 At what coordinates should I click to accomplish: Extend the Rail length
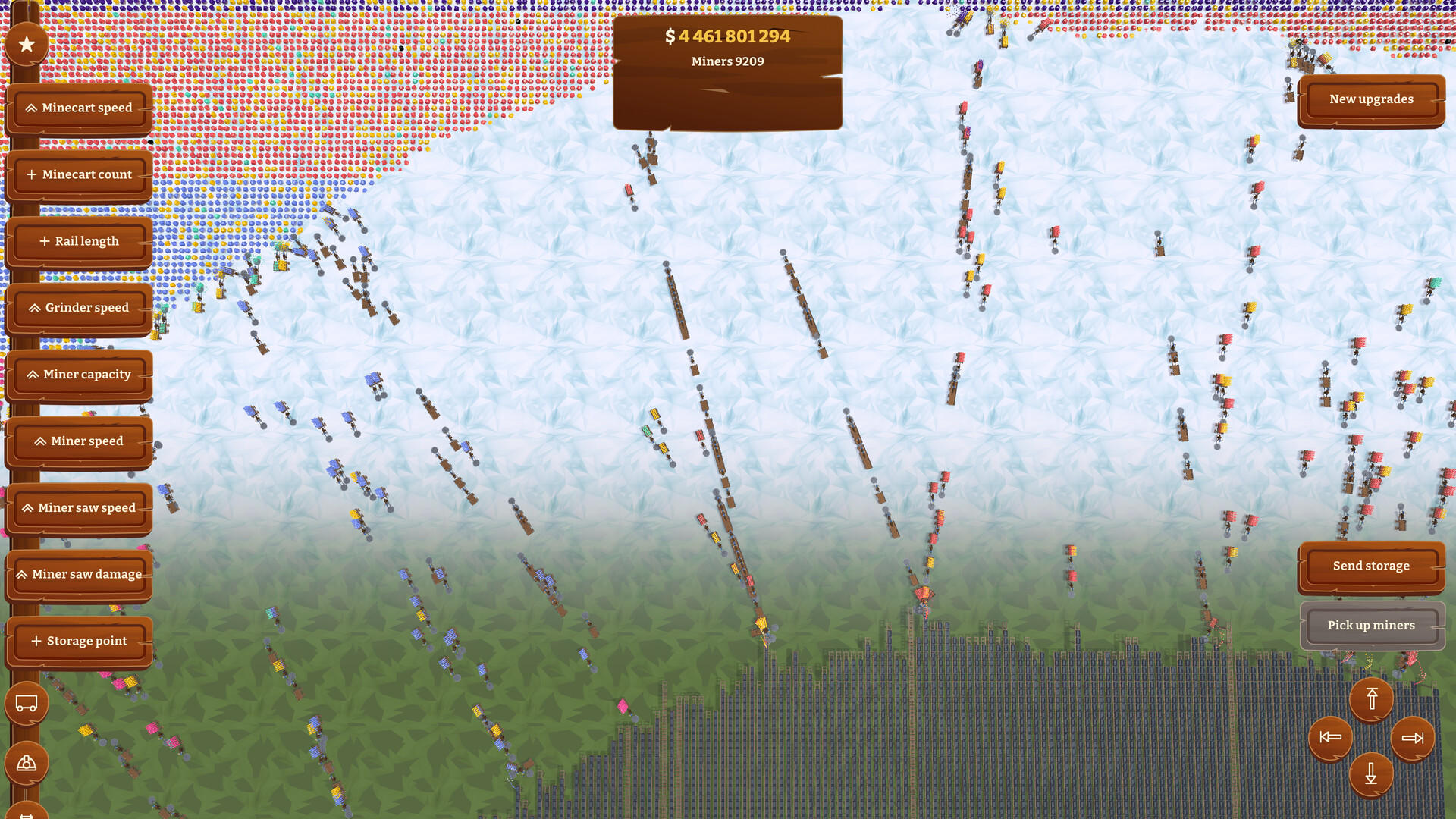coord(80,241)
